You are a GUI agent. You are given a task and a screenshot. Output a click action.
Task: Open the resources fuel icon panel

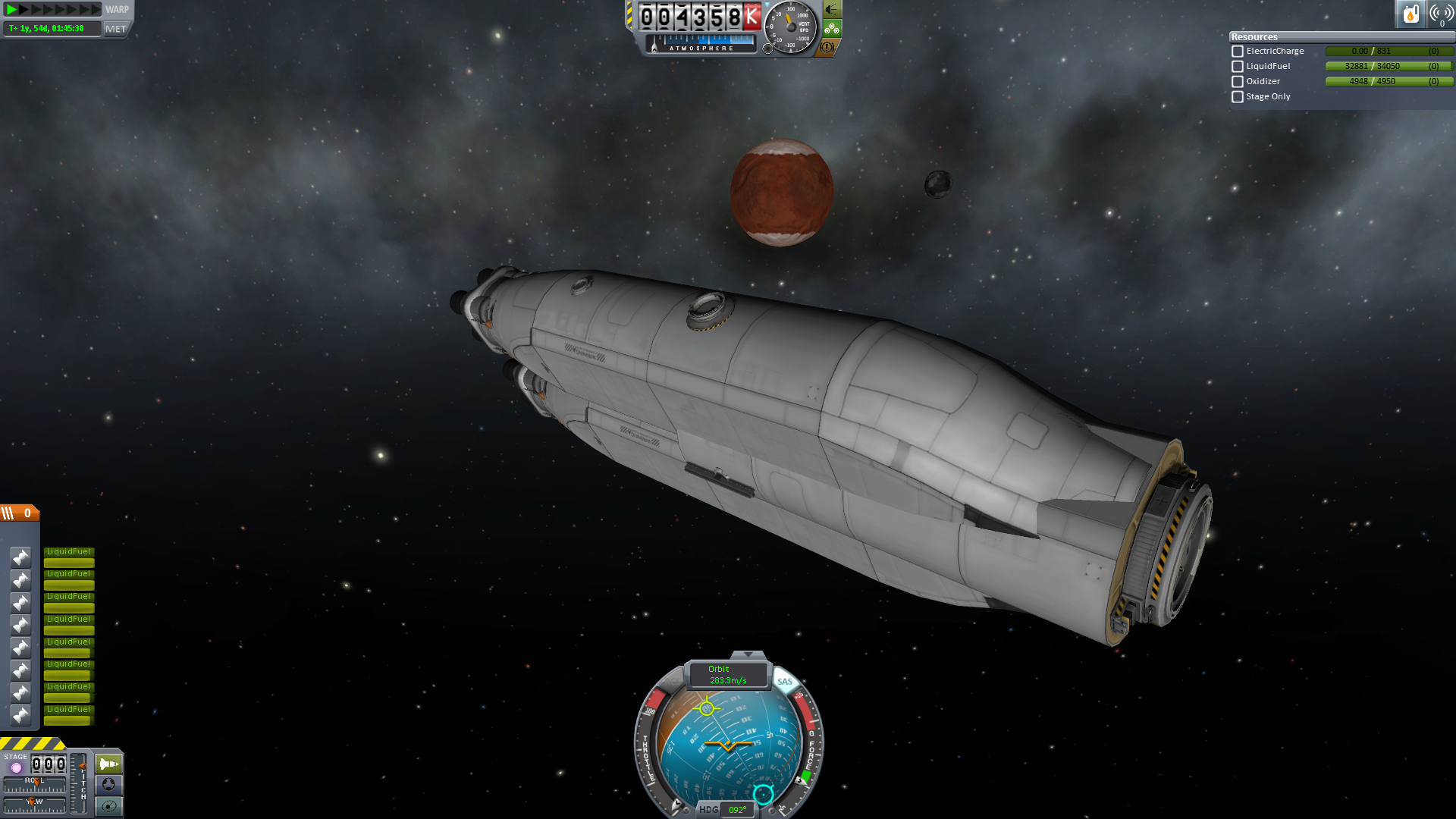pyautogui.click(x=1410, y=14)
